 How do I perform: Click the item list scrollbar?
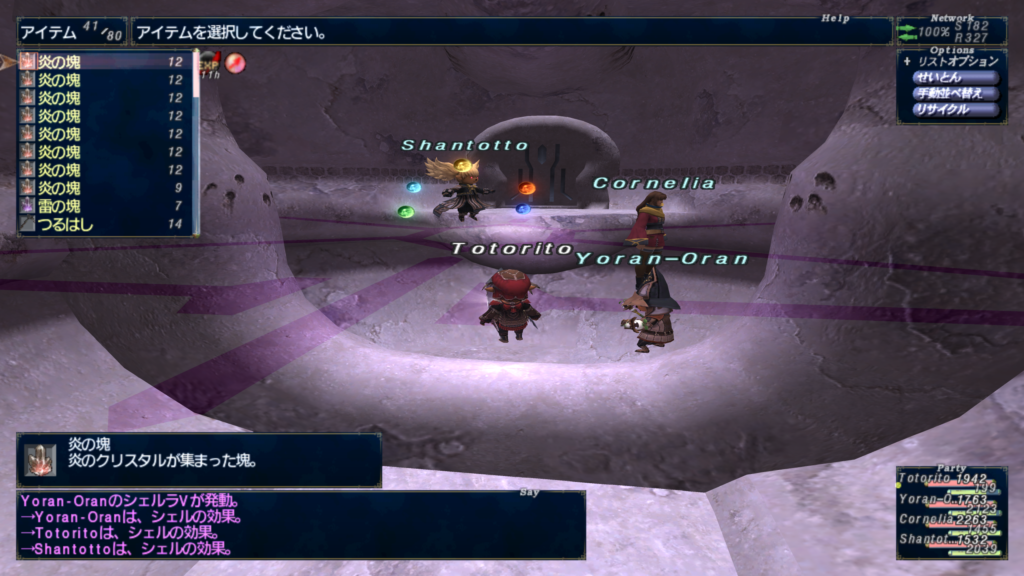tap(197, 140)
